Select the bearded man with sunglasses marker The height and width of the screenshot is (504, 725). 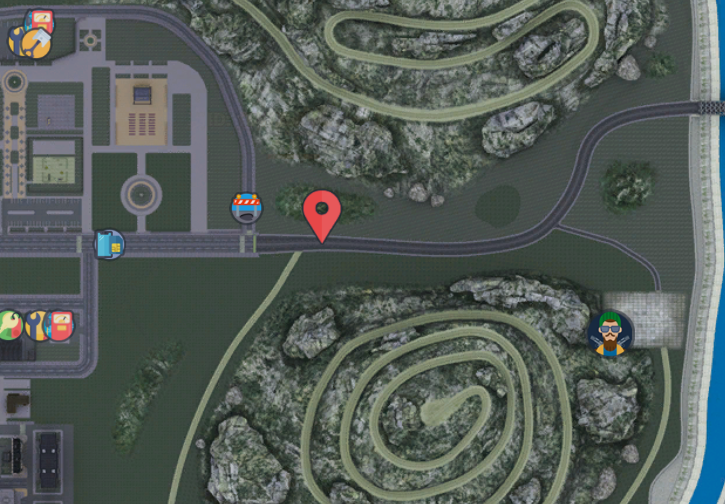point(610,331)
